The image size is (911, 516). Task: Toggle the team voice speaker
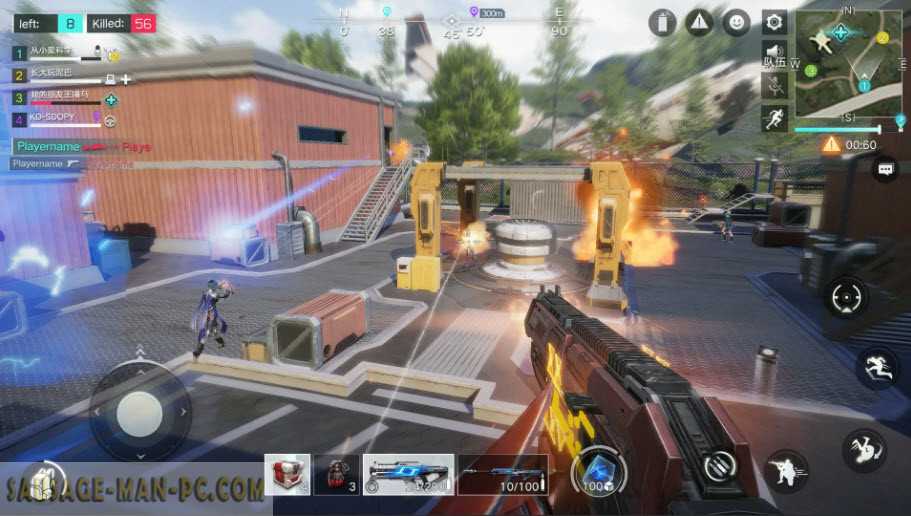pyautogui.click(x=773, y=52)
